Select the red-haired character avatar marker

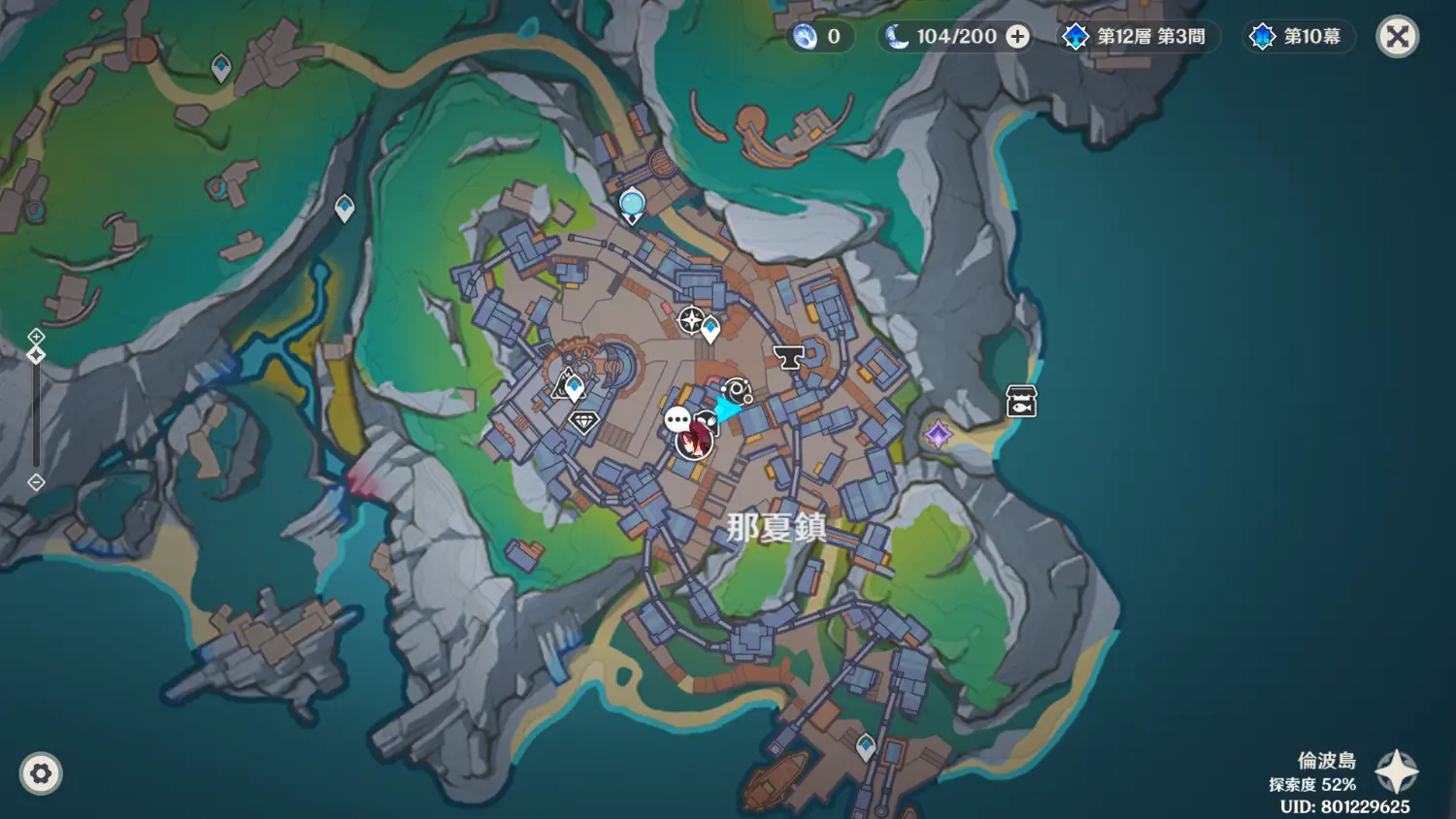click(x=694, y=442)
